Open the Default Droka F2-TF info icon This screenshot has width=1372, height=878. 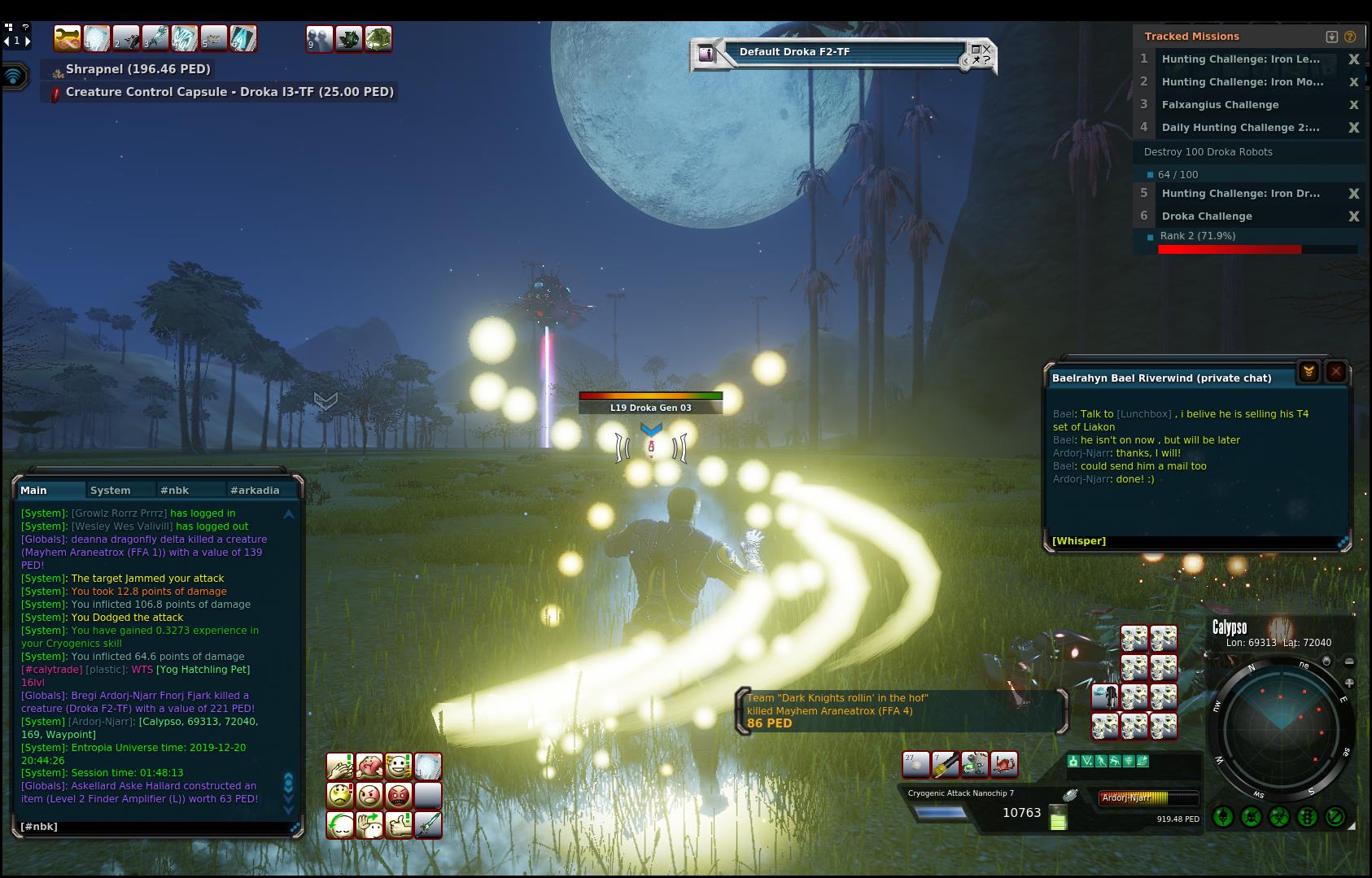point(706,54)
